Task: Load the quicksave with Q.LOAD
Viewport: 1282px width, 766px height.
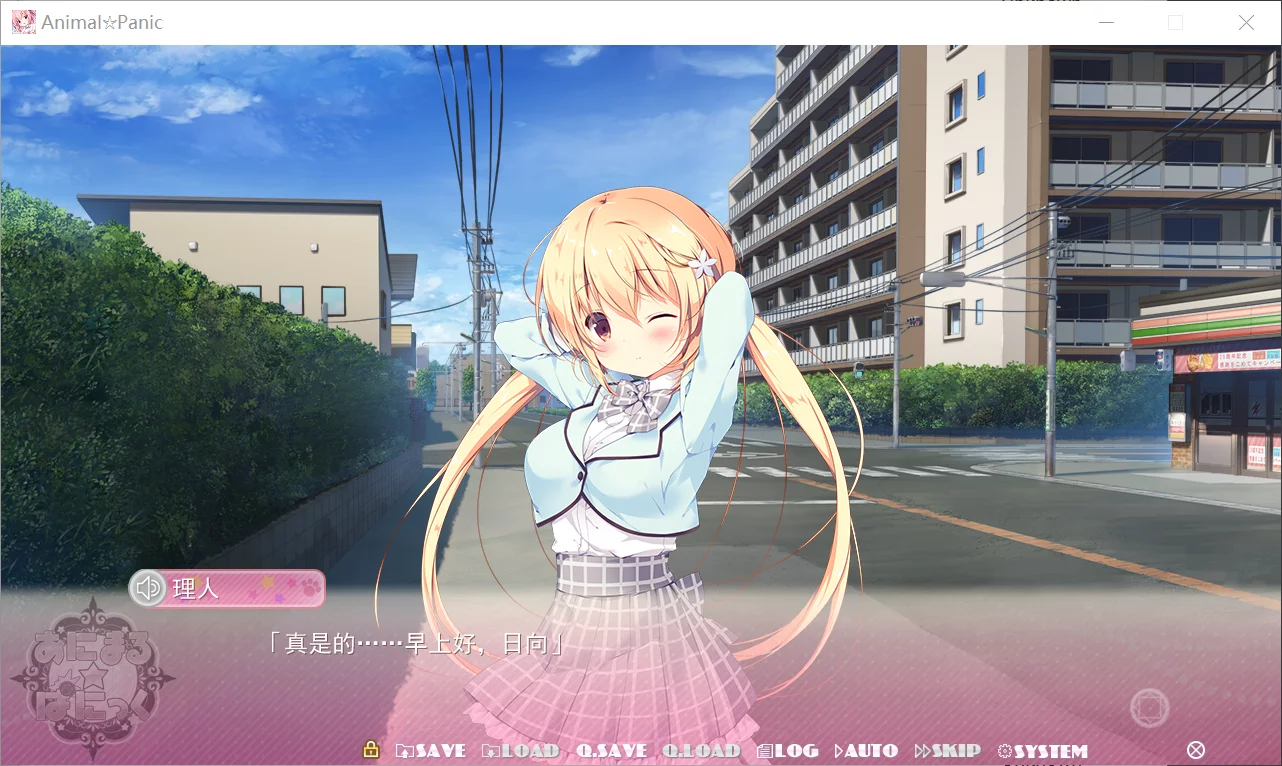Action: pyautogui.click(x=703, y=750)
